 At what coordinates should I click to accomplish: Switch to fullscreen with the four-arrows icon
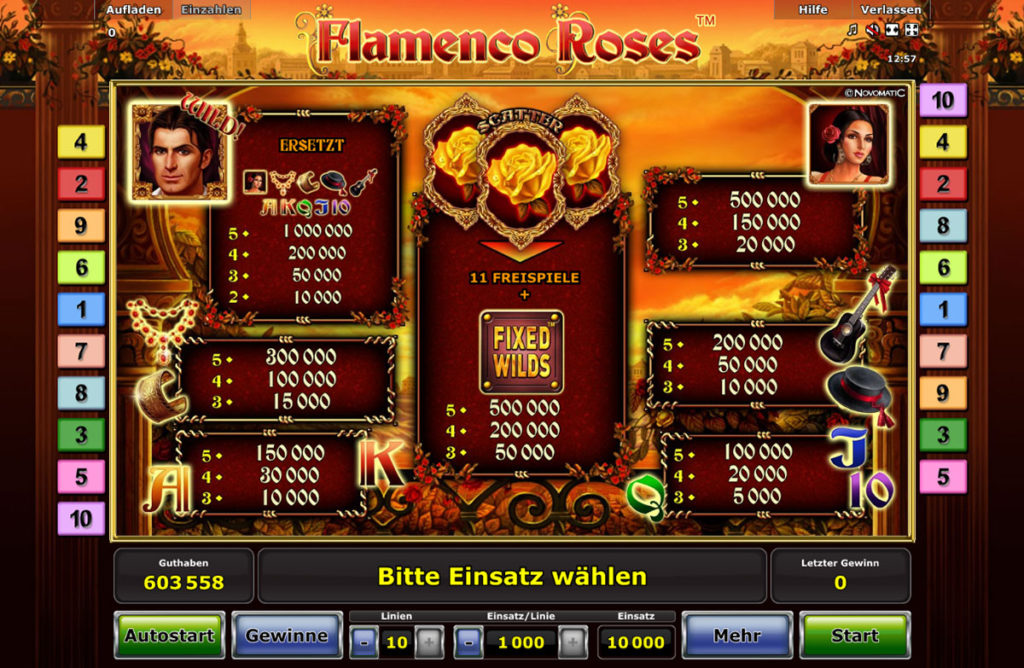pos(912,30)
